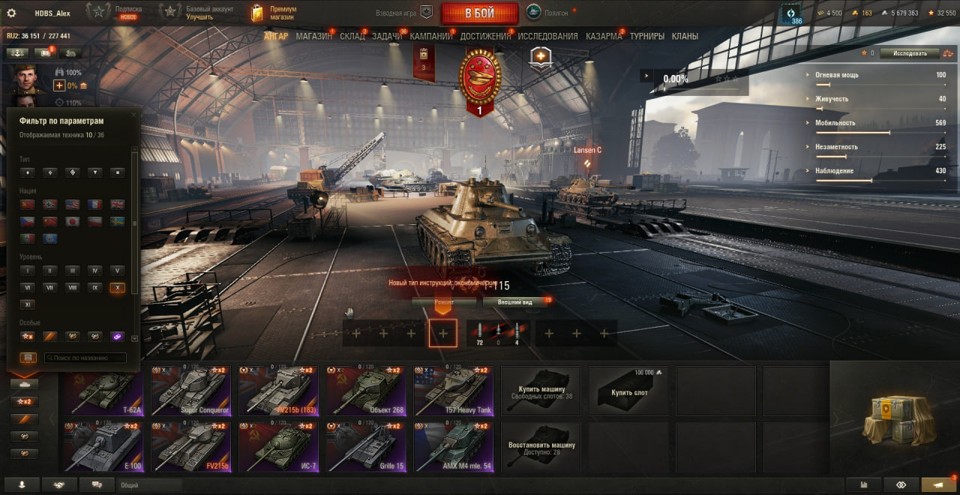Go to the КАЗАРМА tab
The height and width of the screenshot is (495, 960).
coord(604,36)
